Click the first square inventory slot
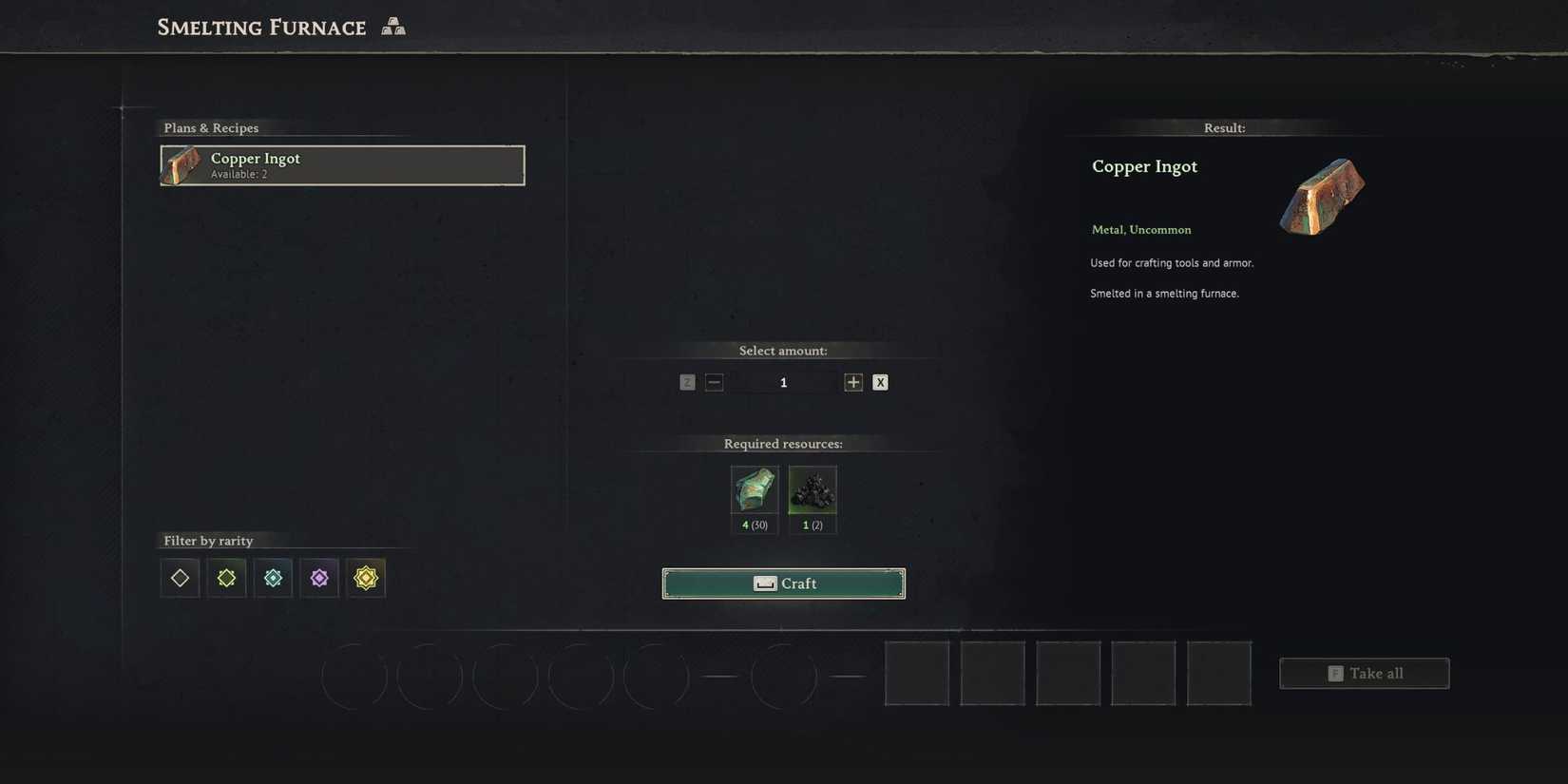Screen dimensions: 1568x784 coord(915,673)
